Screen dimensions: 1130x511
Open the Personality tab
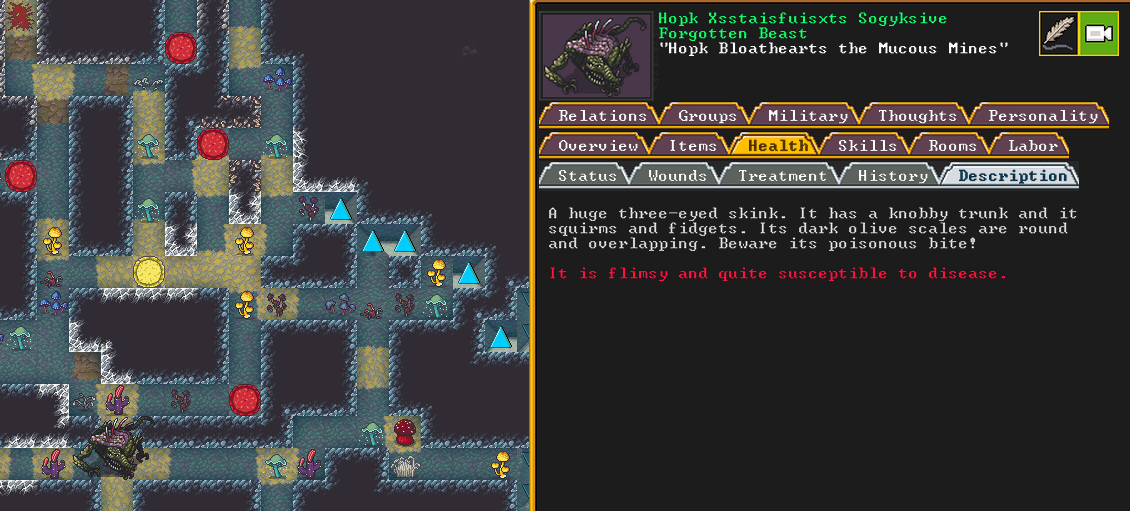[1042, 116]
